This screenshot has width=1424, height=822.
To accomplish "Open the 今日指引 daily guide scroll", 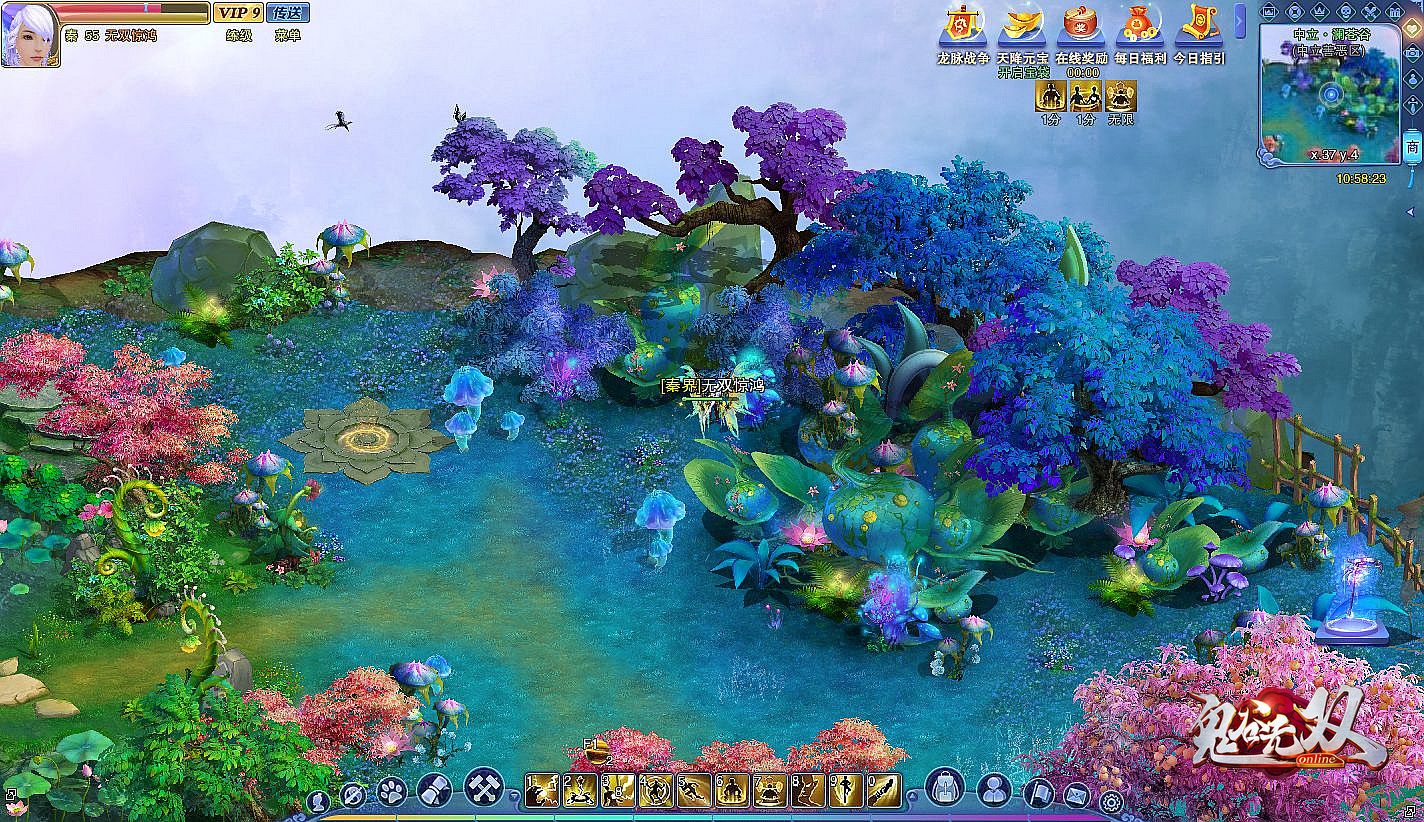I will [1199, 25].
